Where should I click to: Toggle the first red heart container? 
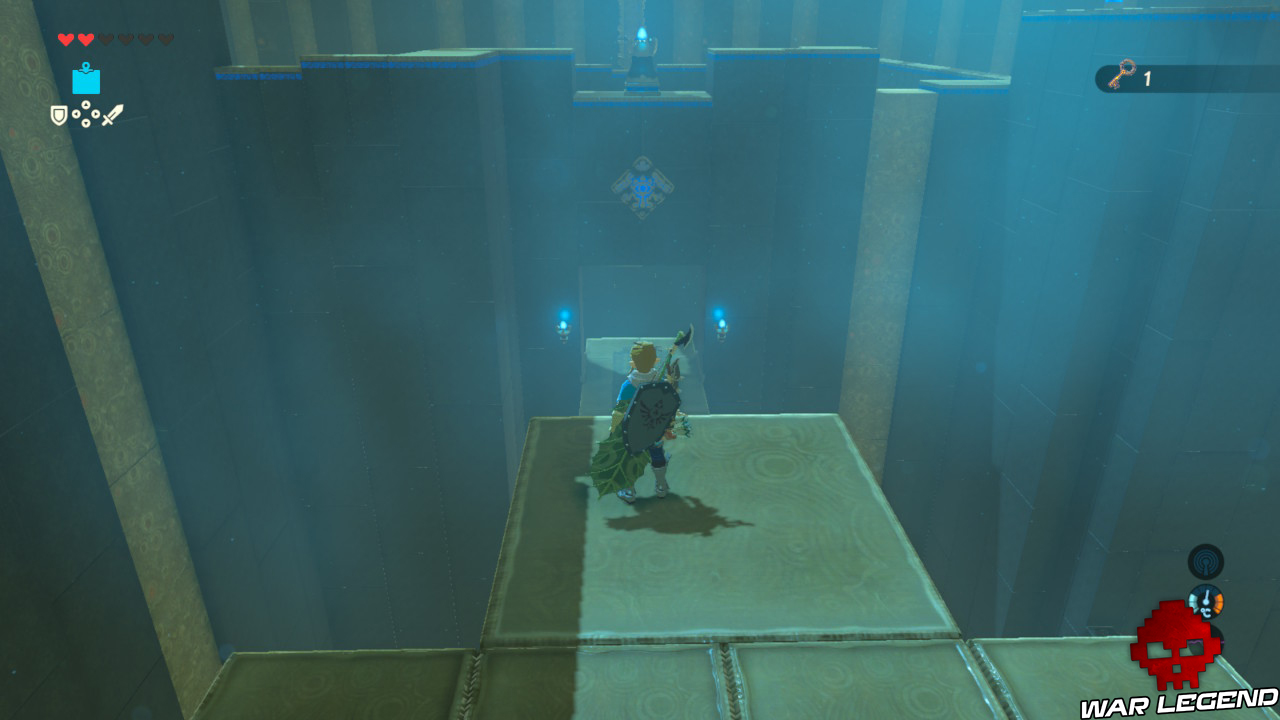pos(66,38)
